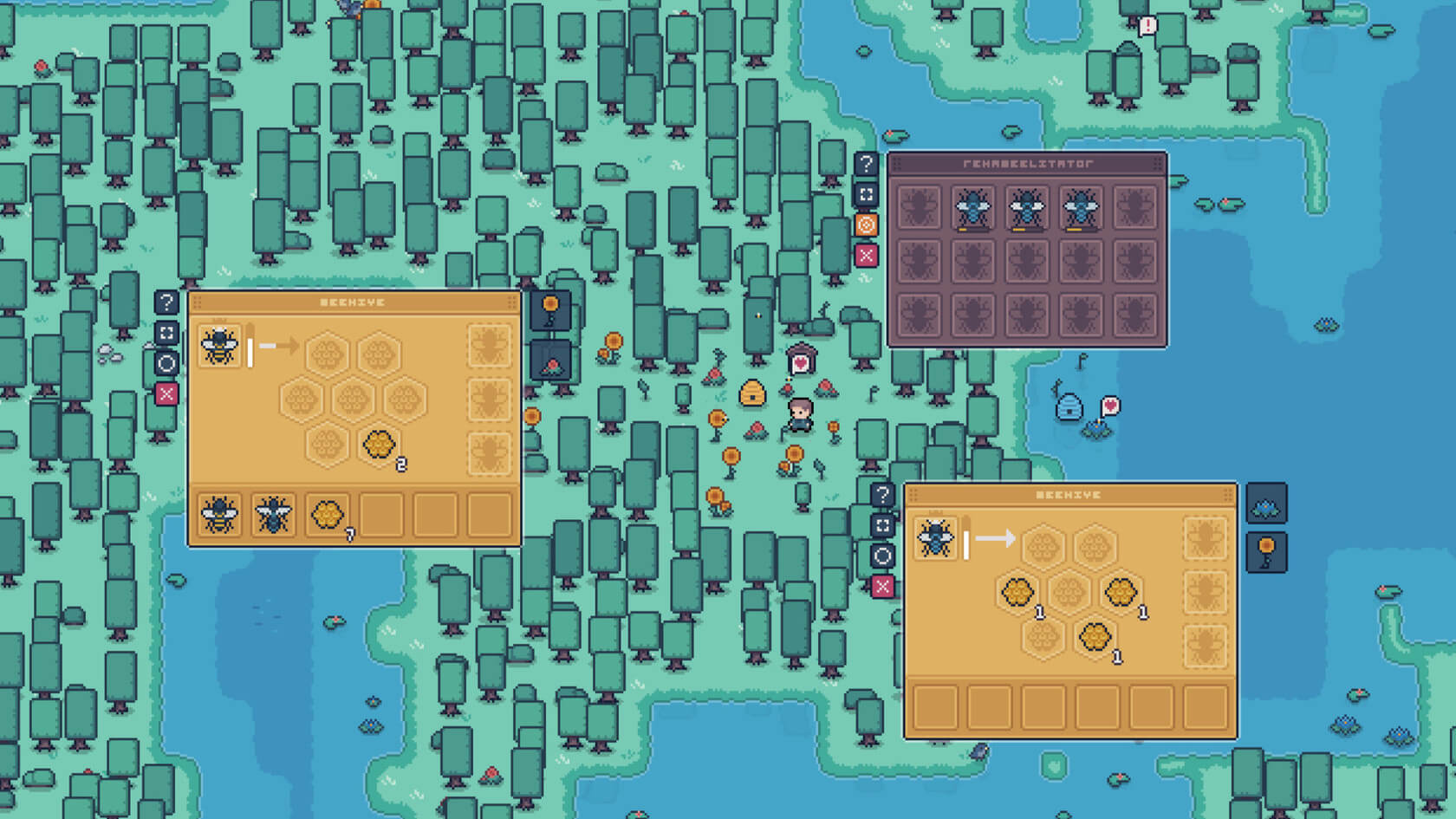The height and width of the screenshot is (819, 1456).
Task: Click the honeycomb holding 2 honey in left Beehive
Action: (379, 445)
